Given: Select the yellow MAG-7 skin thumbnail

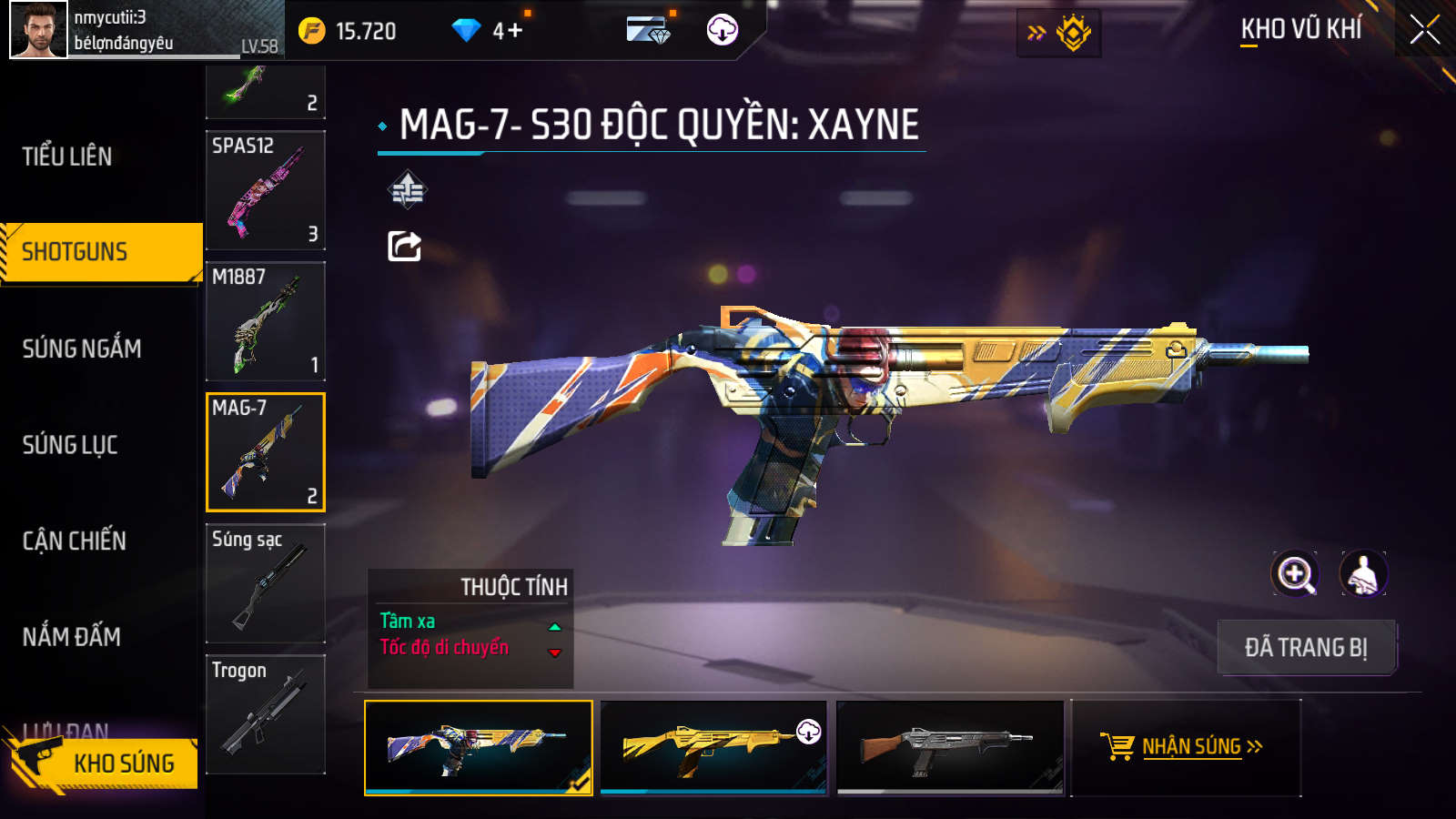Looking at the screenshot, I should 713,747.
